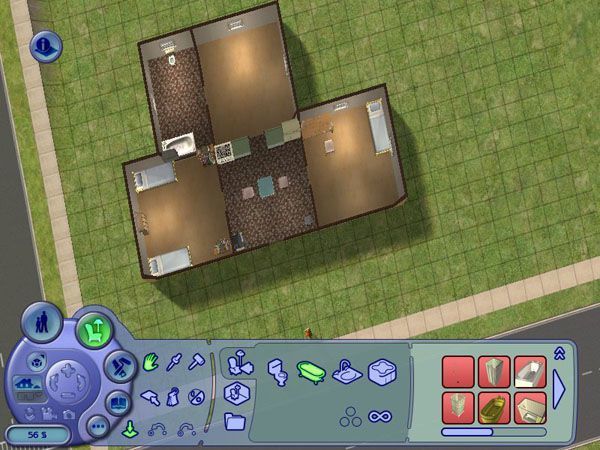Choose the eyedropper tool
600x450 pixels.
tap(175, 360)
